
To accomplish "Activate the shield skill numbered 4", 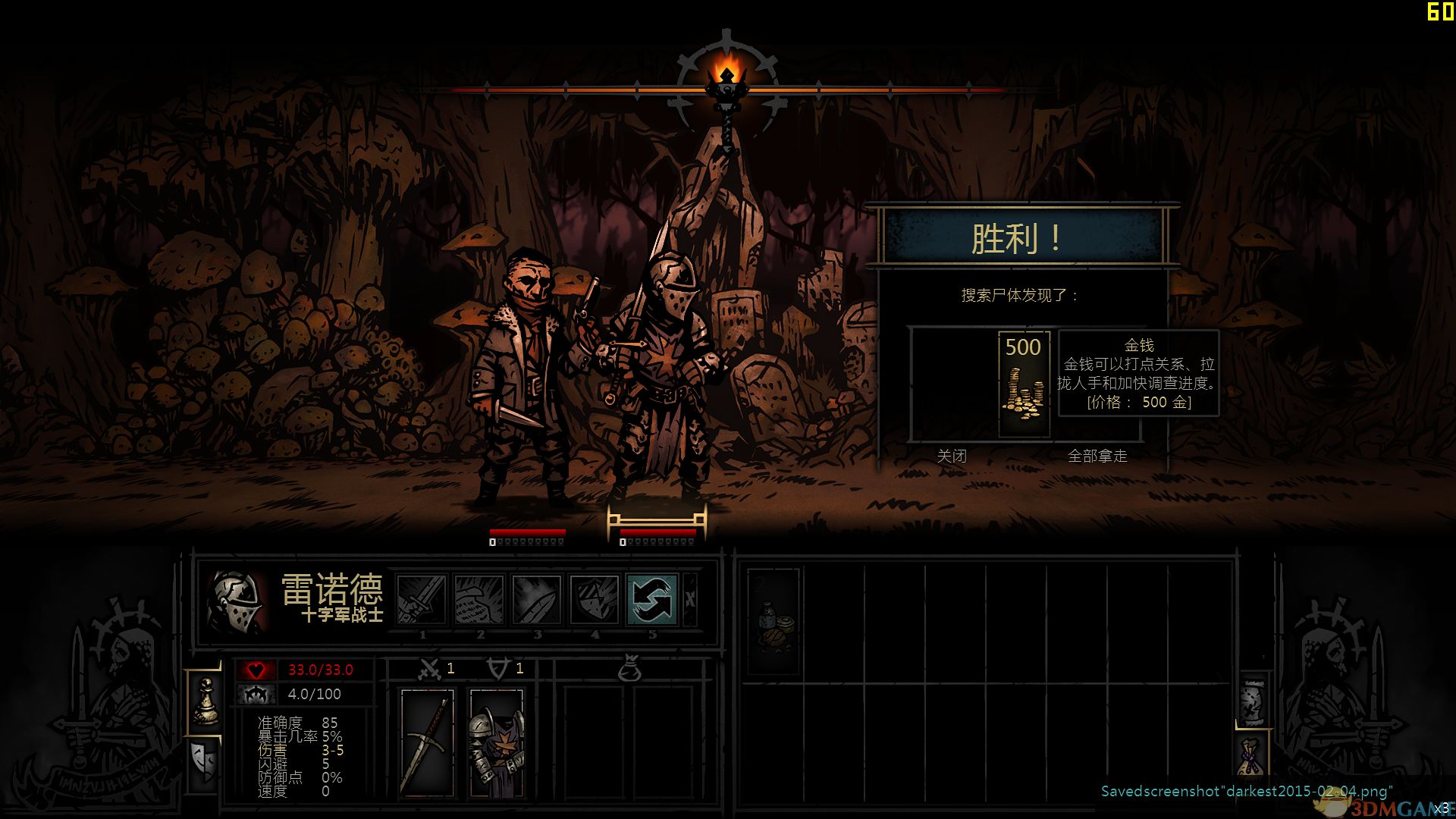I will point(595,599).
